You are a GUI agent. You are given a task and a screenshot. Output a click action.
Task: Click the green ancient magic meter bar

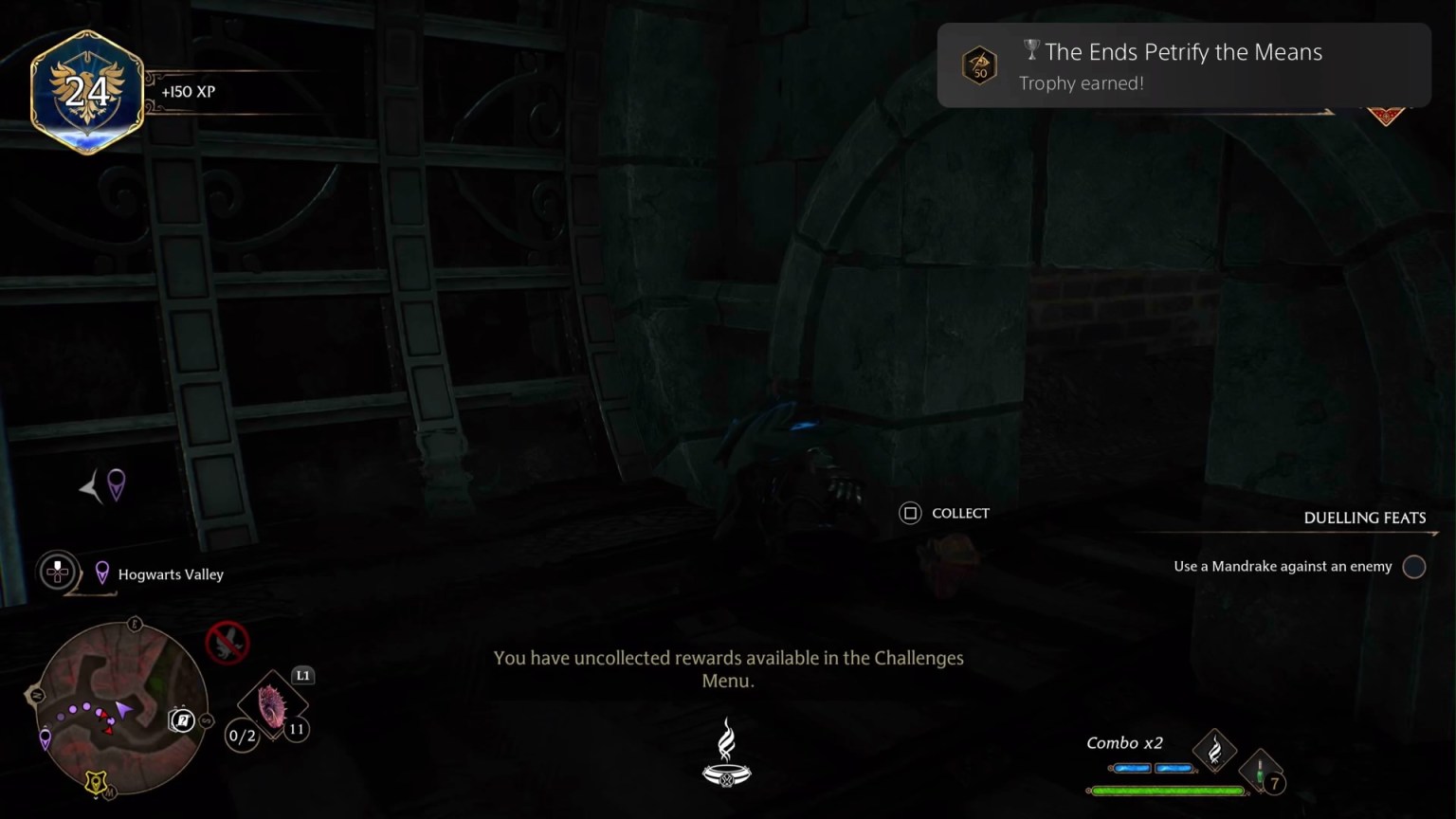tap(1168, 789)
